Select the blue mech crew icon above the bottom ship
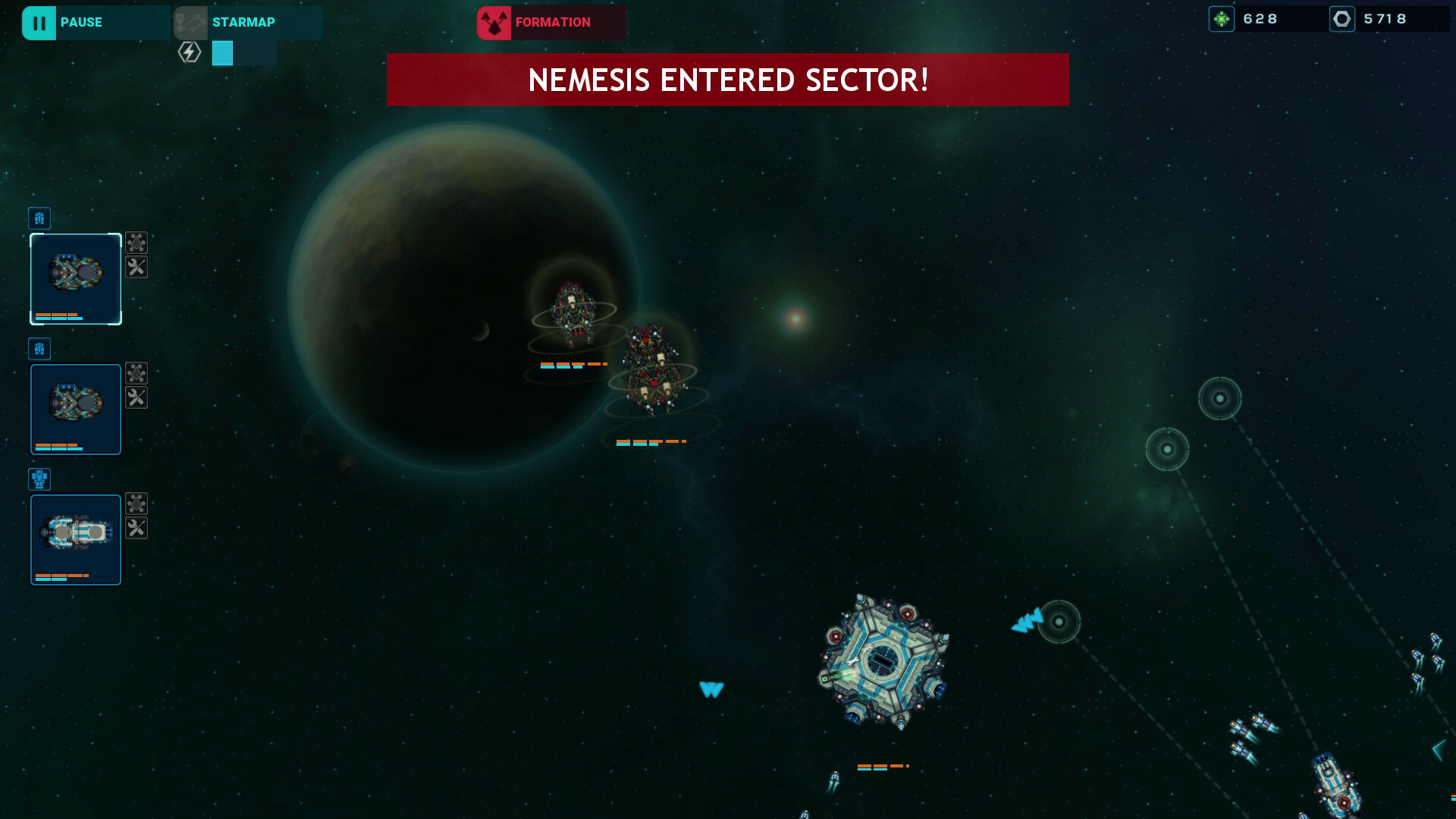Viewport: 1456px width, 819px height. coord(39,479)
